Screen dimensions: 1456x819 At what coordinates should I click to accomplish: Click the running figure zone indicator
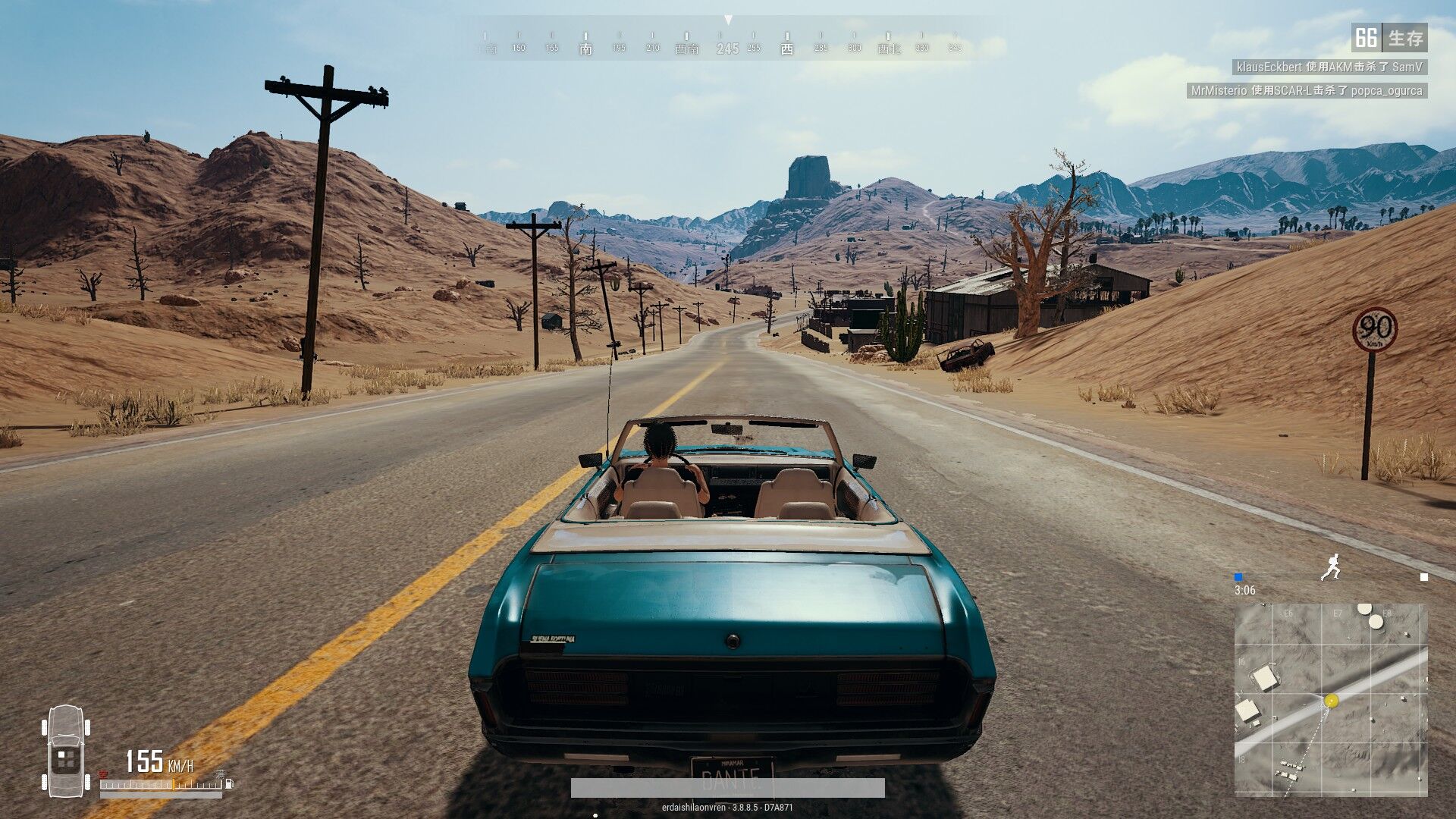pyautogui.click(x=1331, y=567)
